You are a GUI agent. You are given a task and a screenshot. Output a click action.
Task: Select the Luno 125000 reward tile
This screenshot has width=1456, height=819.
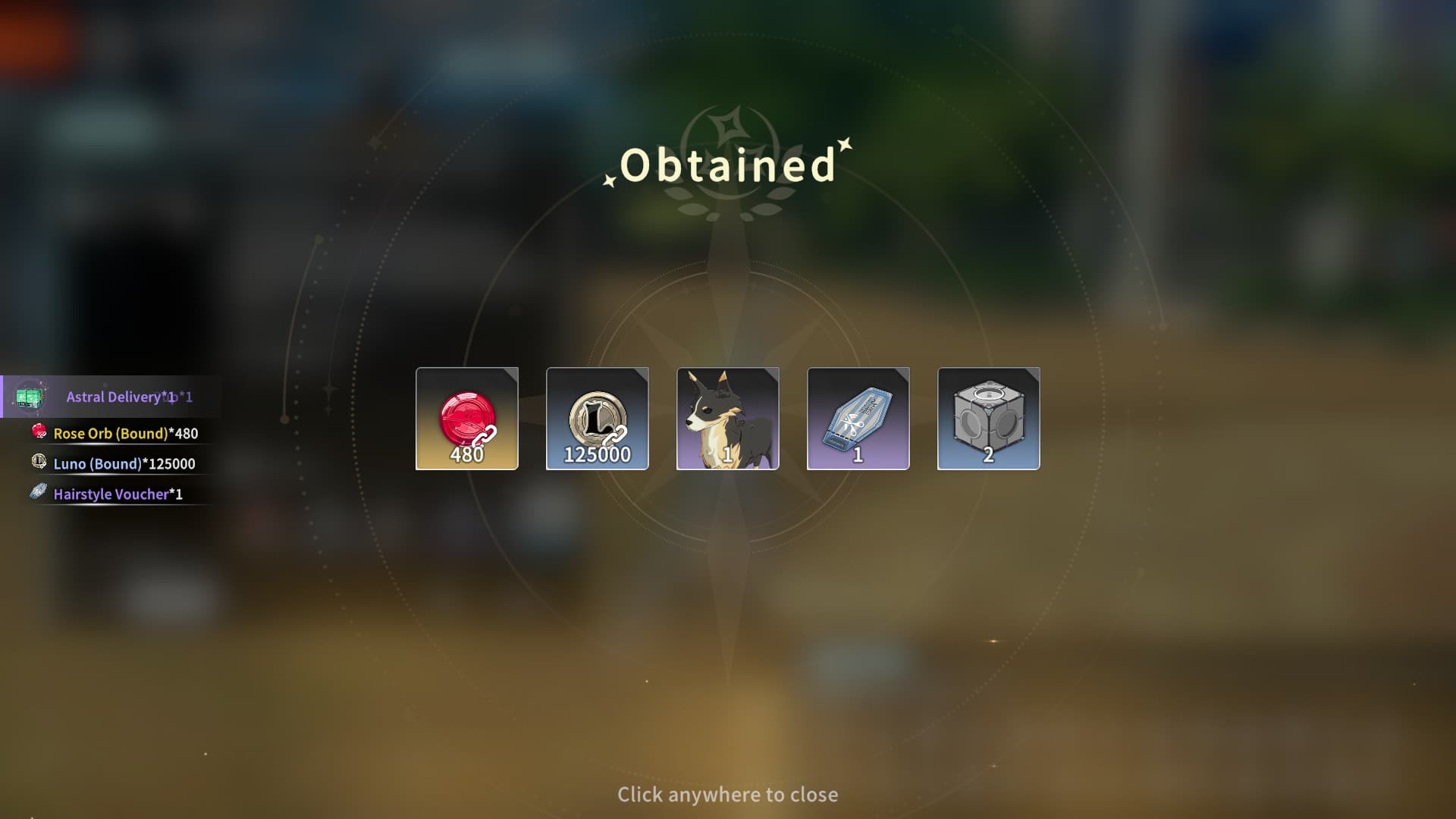[x=598, y=419]
